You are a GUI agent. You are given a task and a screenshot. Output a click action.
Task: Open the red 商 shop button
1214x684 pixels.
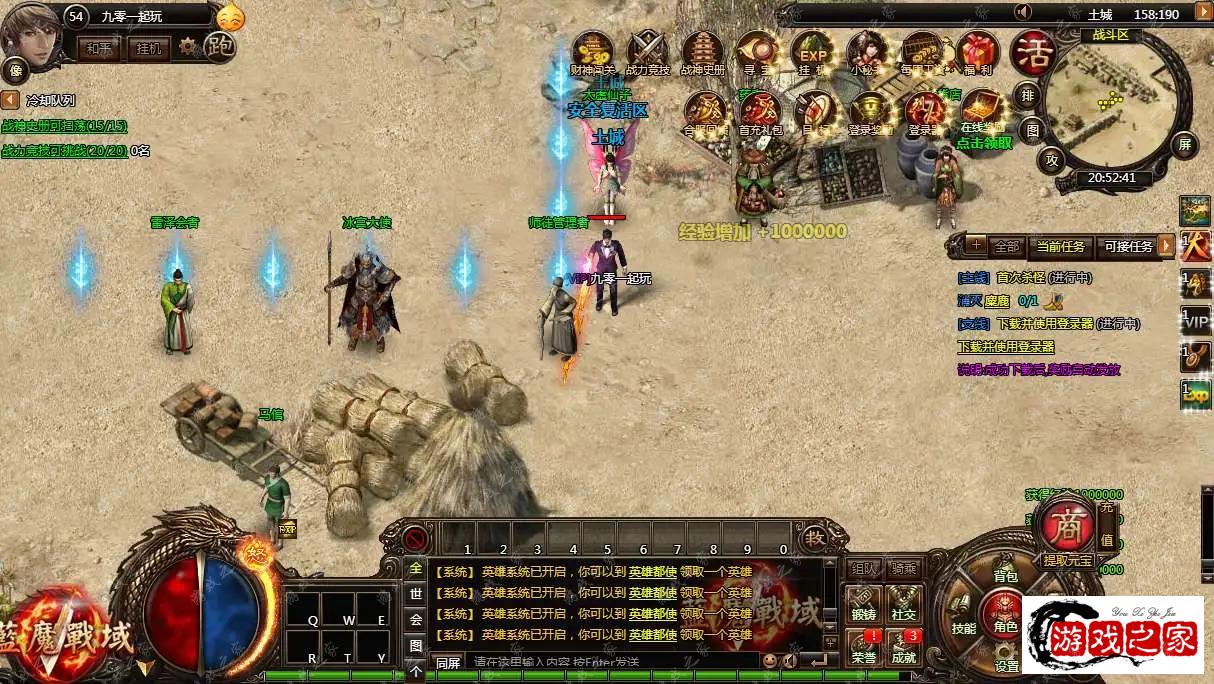(1064, 524)
